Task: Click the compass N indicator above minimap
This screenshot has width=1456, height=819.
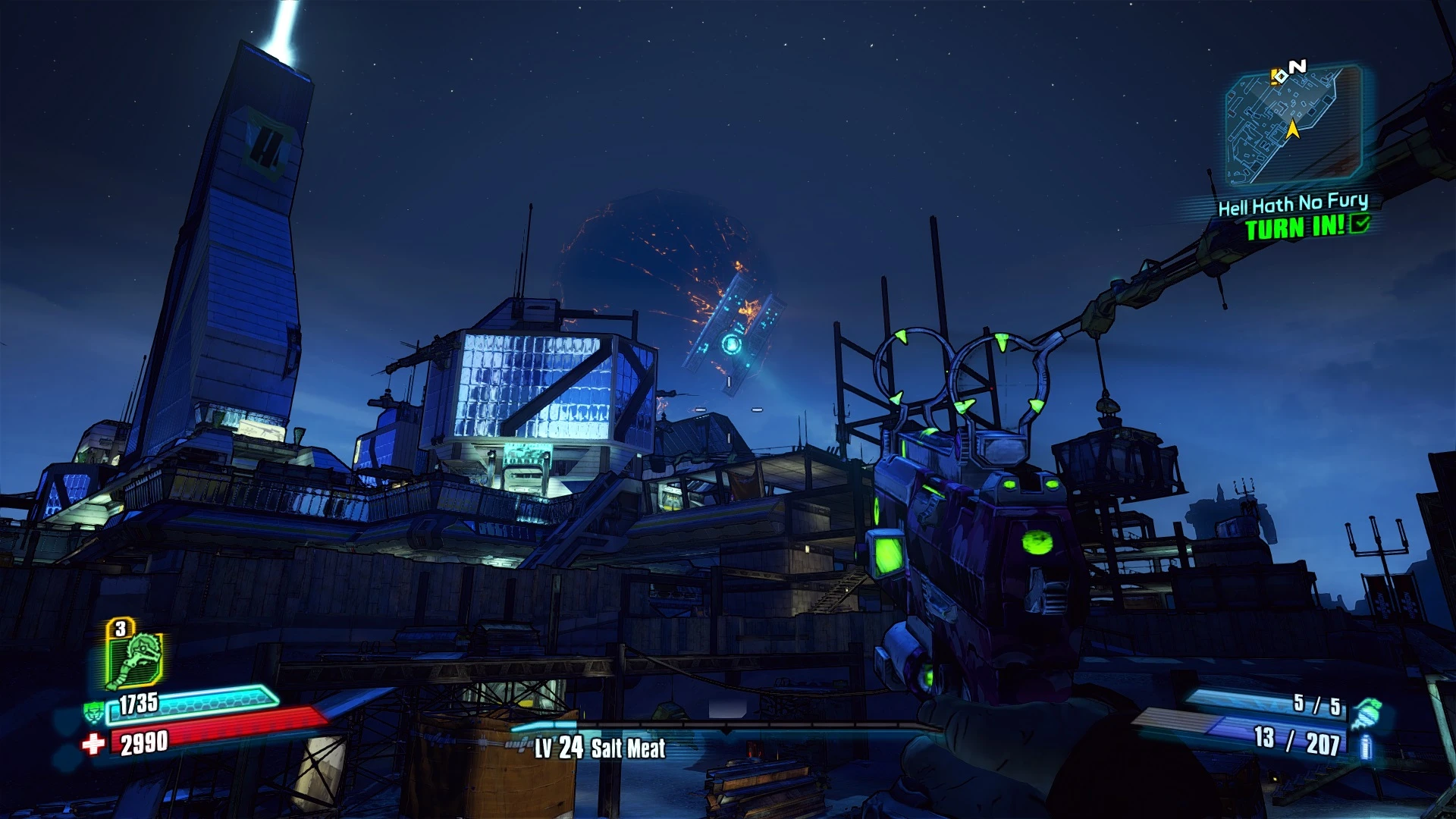Action: (1298, 67)
